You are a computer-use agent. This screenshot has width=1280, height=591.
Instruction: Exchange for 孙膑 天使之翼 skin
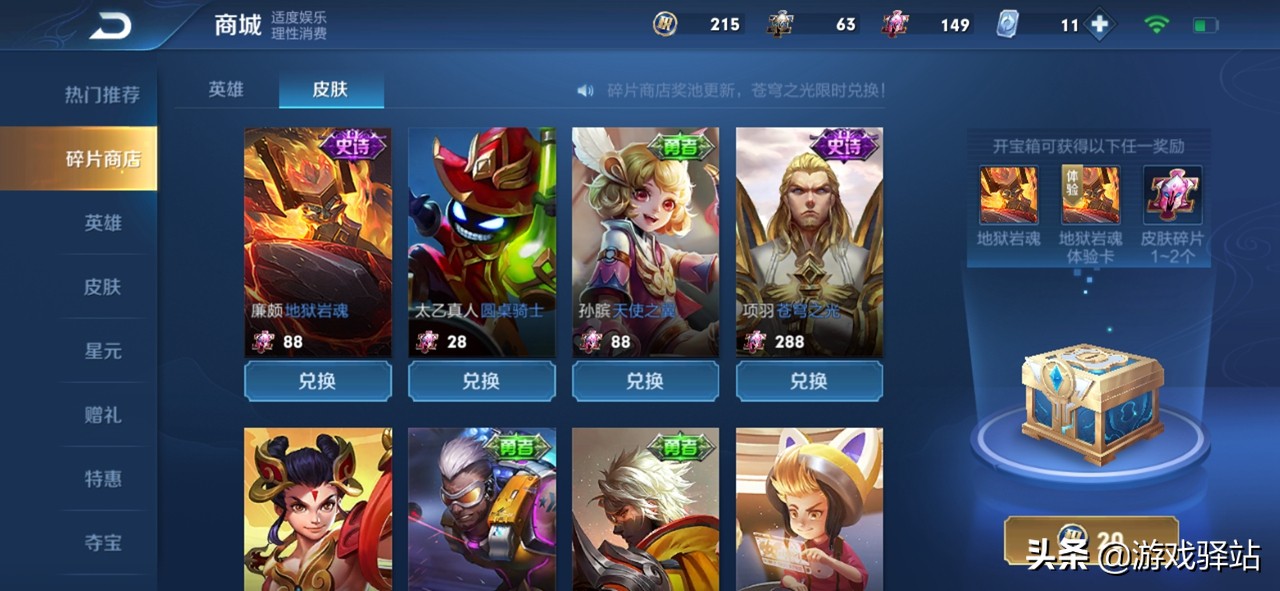pyautogui.click(x=646, y=381)
